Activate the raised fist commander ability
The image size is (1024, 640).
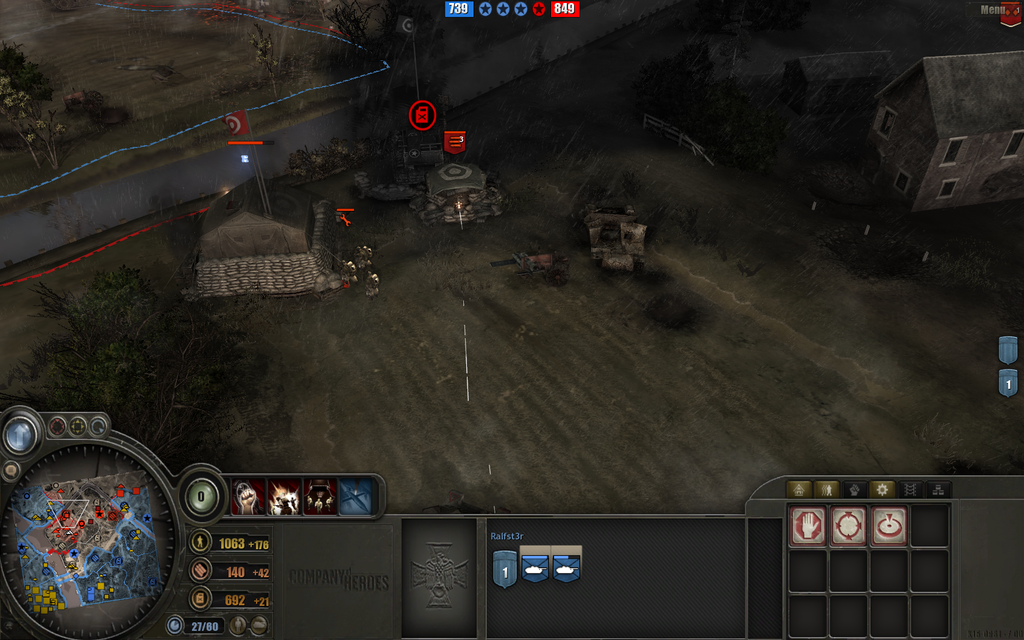point(249,497)
